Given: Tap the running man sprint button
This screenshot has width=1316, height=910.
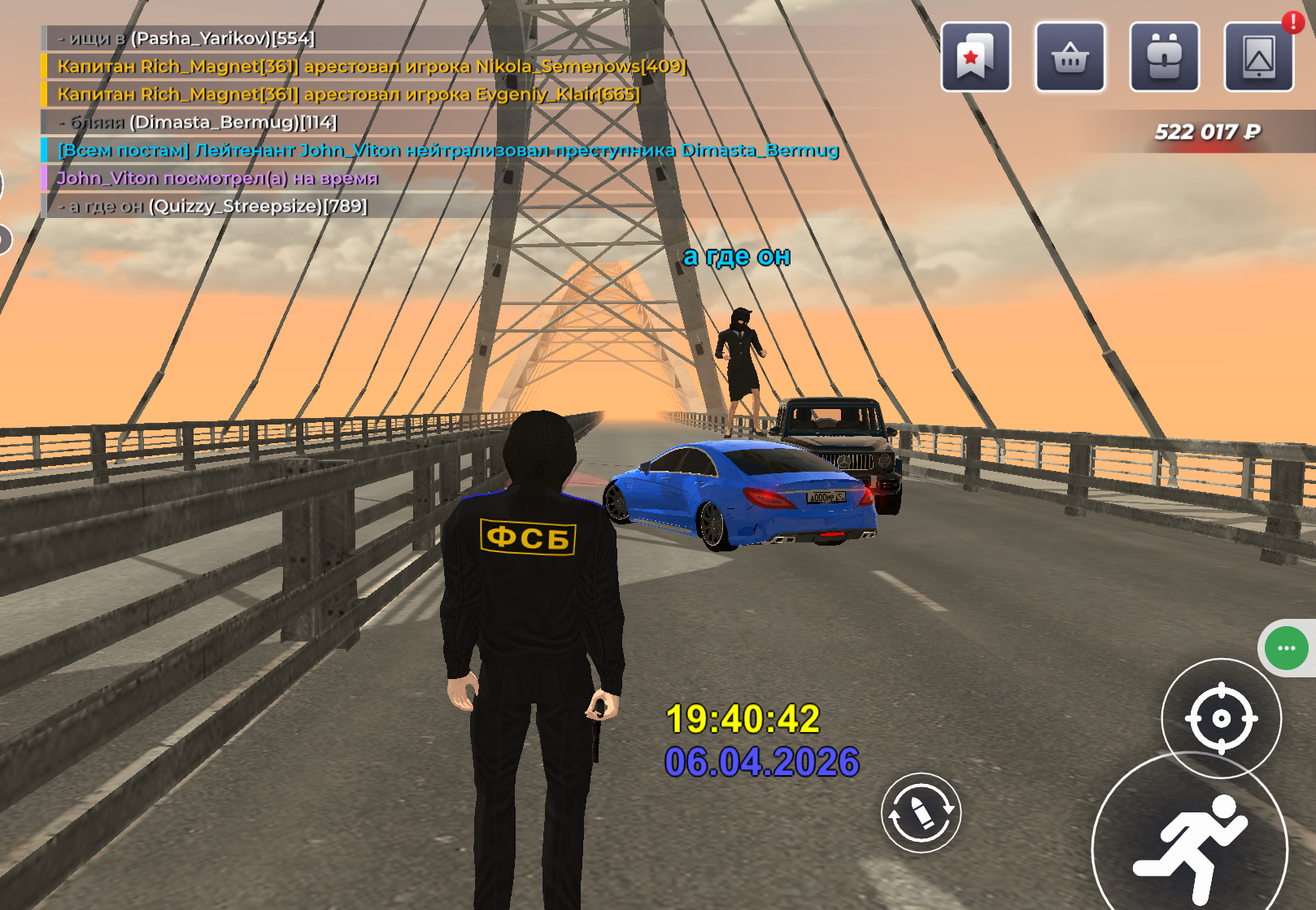Looking at the screenshot, I should pos(1190,847).
